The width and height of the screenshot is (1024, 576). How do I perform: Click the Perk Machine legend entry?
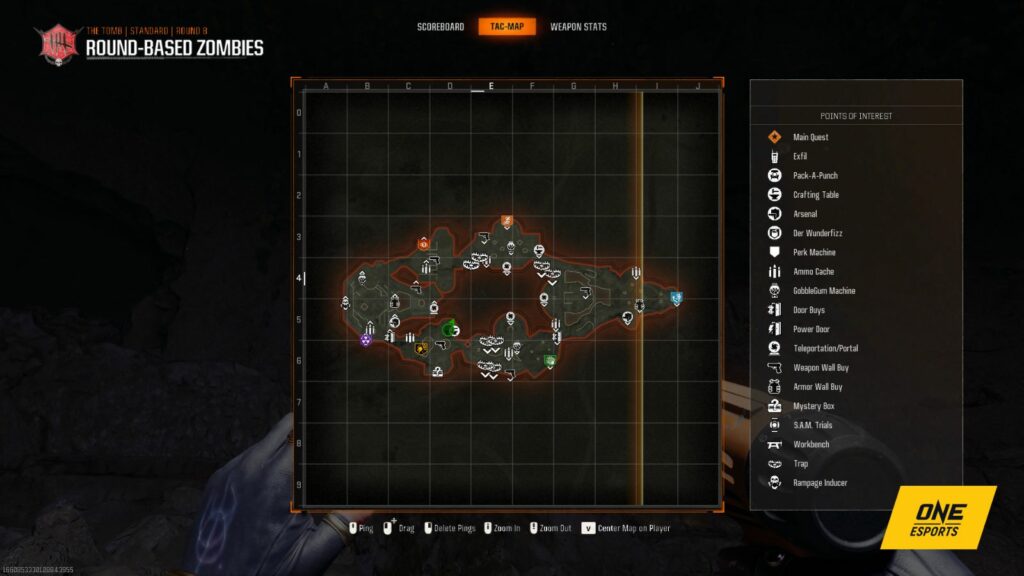tap(814, 252)
